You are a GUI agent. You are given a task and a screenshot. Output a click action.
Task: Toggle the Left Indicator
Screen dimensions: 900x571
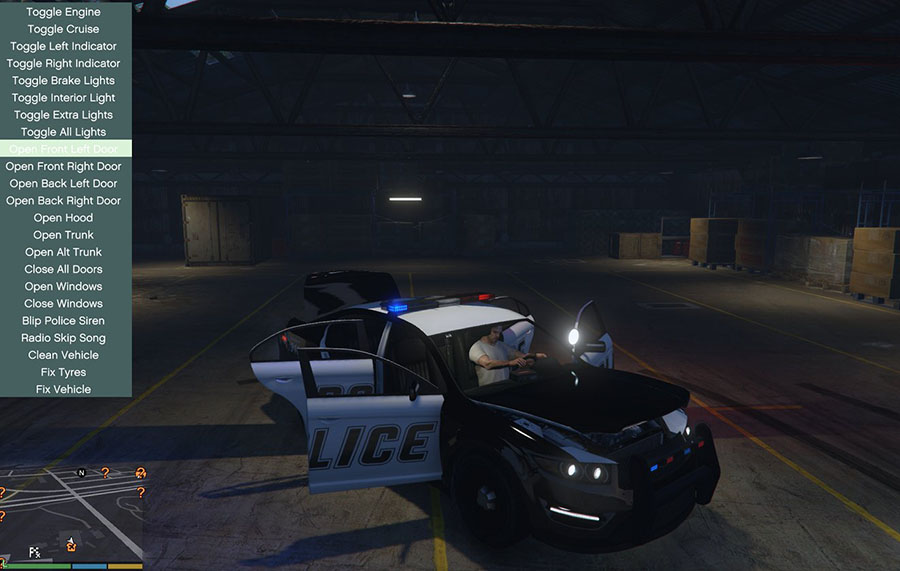[x=64, y=46]
